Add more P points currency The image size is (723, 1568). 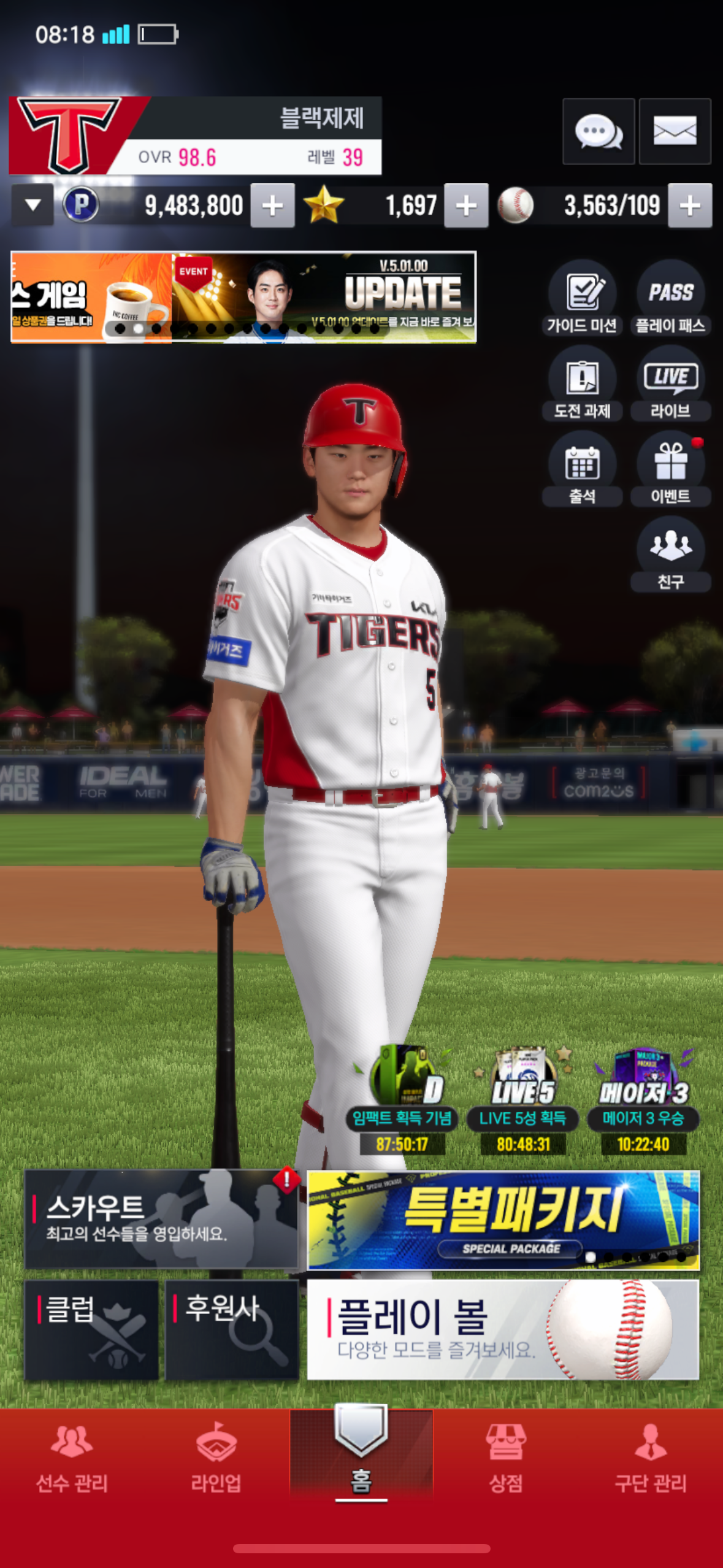coord(272,206)
